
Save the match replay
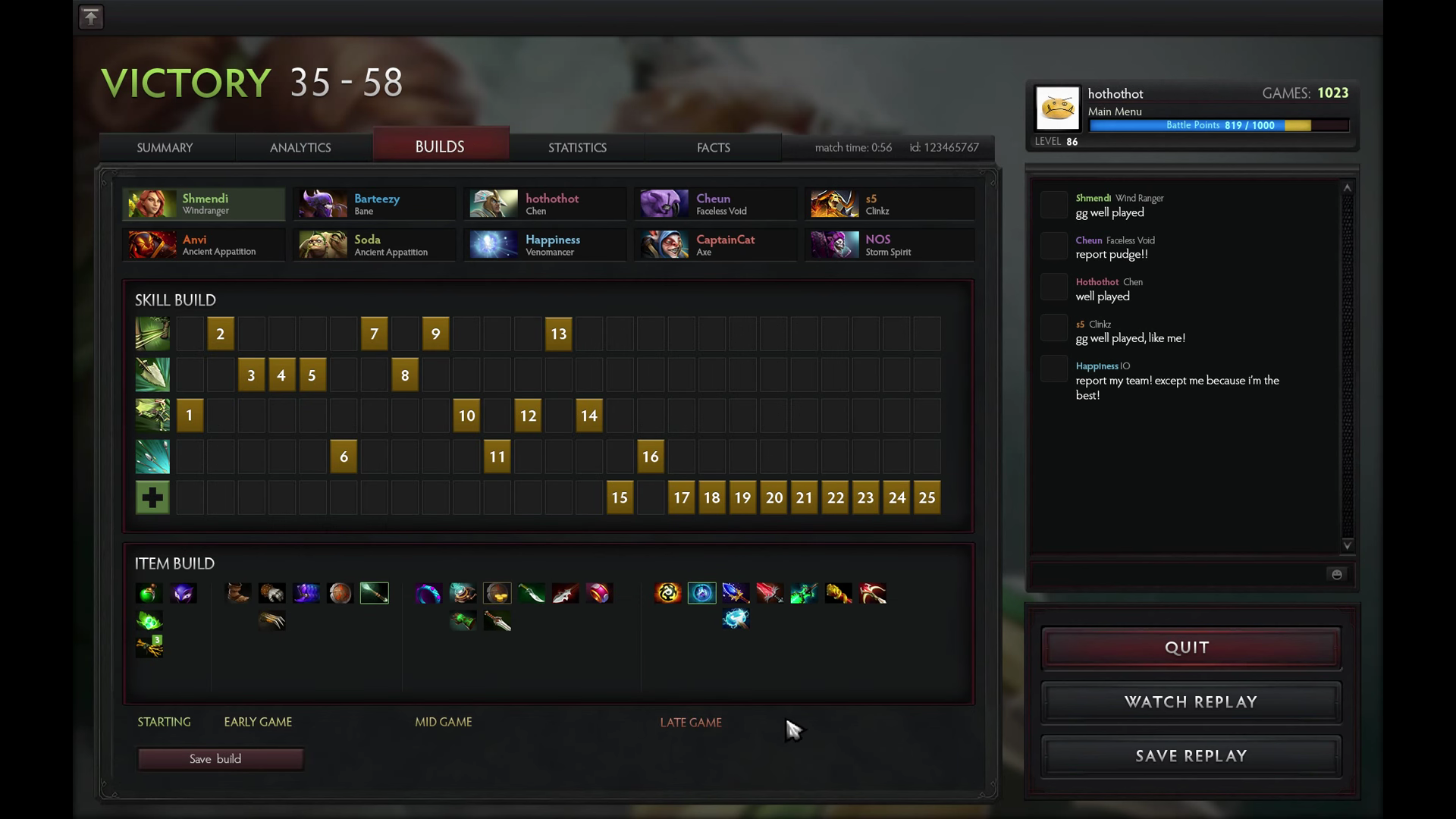[1191, 756]
